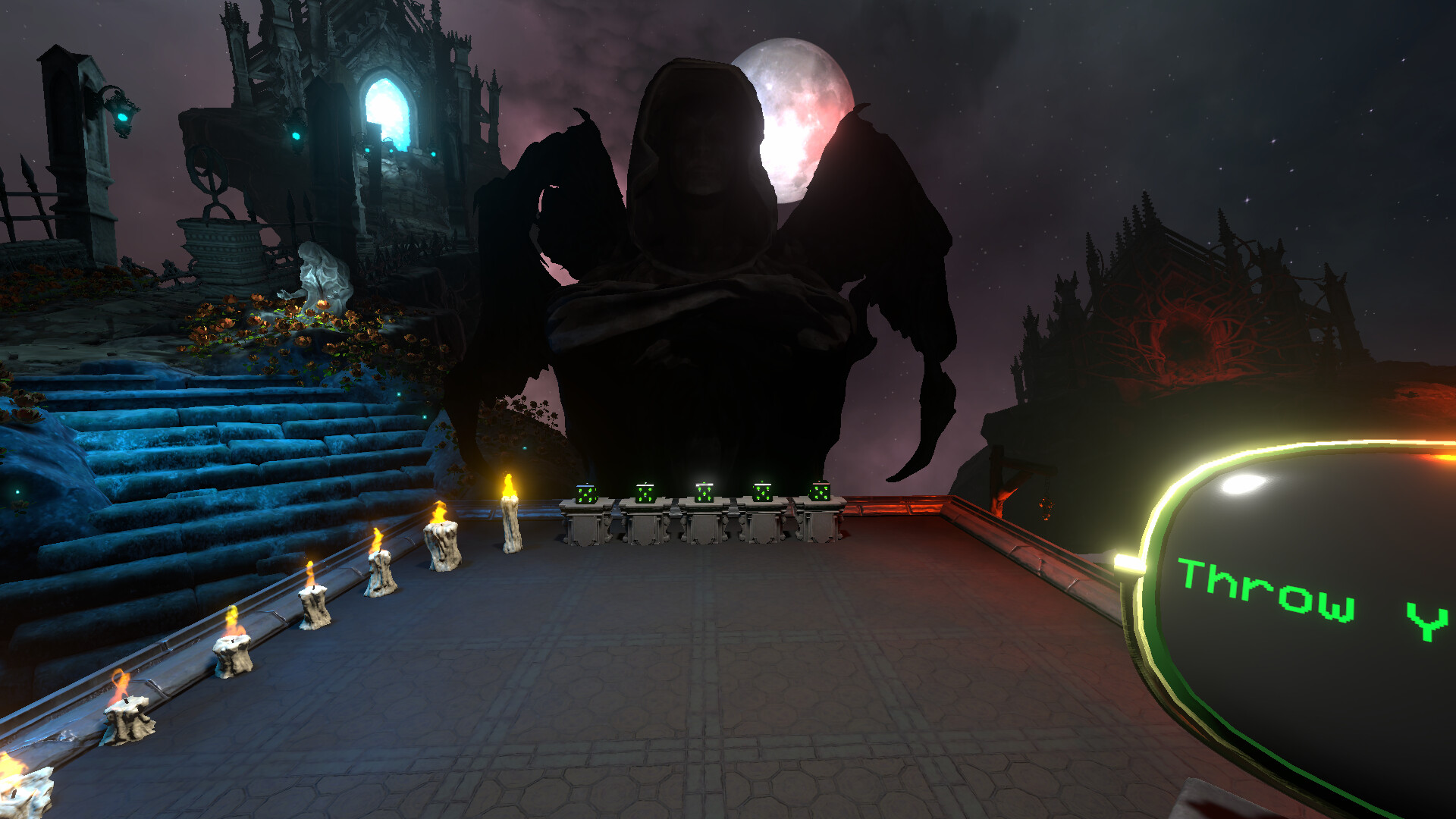Pick the center die under the statue
1456x819 pixels.
704,491
